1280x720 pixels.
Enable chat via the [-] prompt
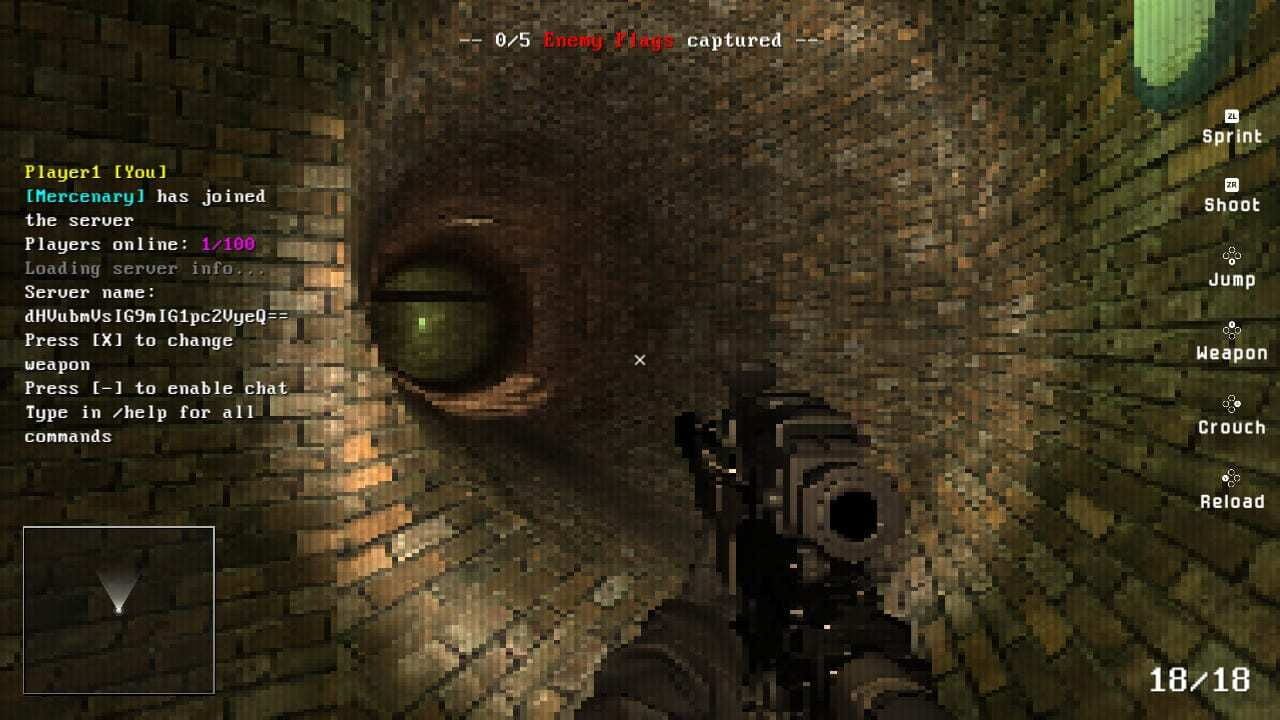(155, 388)
